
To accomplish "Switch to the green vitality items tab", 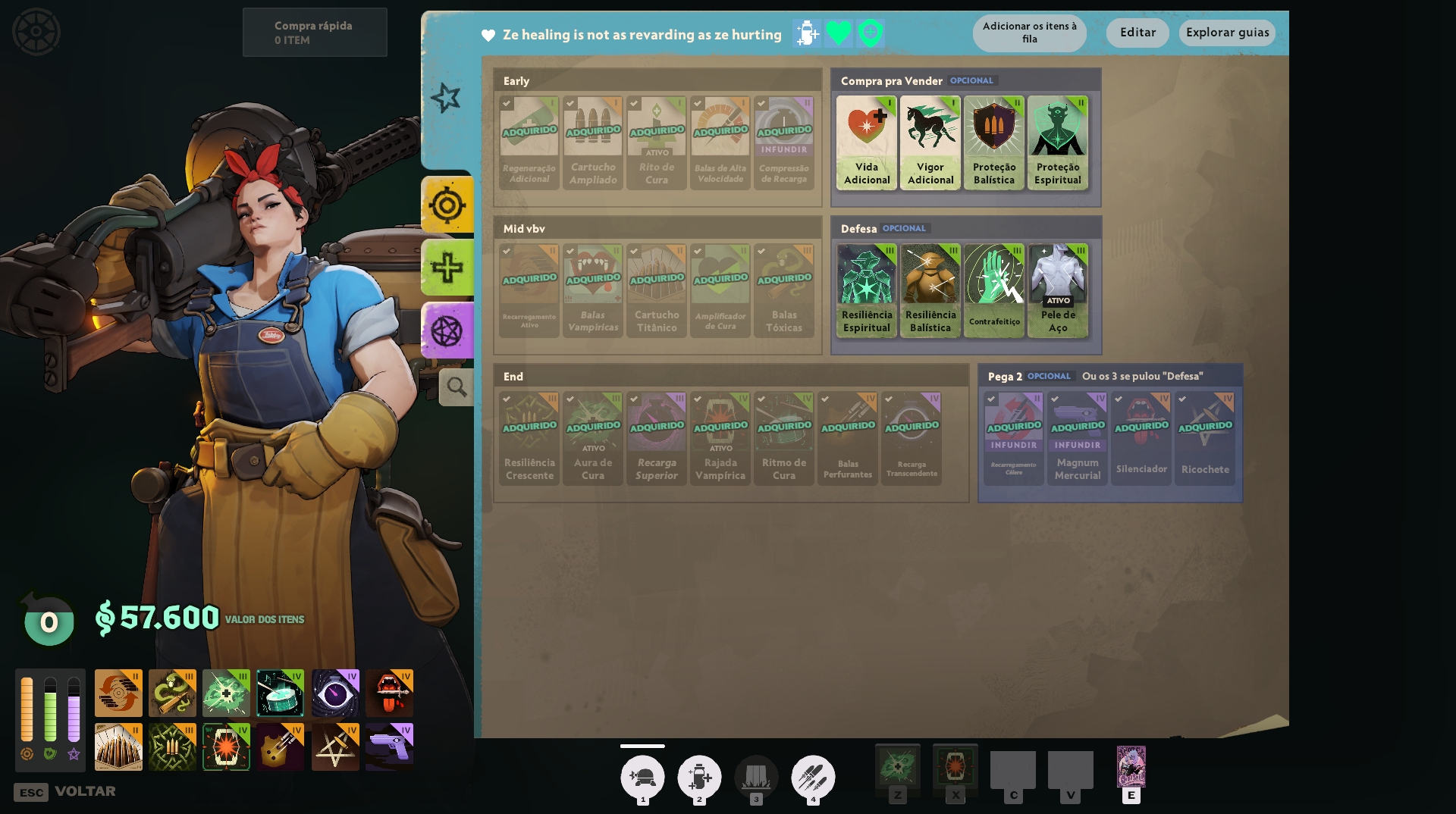I will (447, 268).
